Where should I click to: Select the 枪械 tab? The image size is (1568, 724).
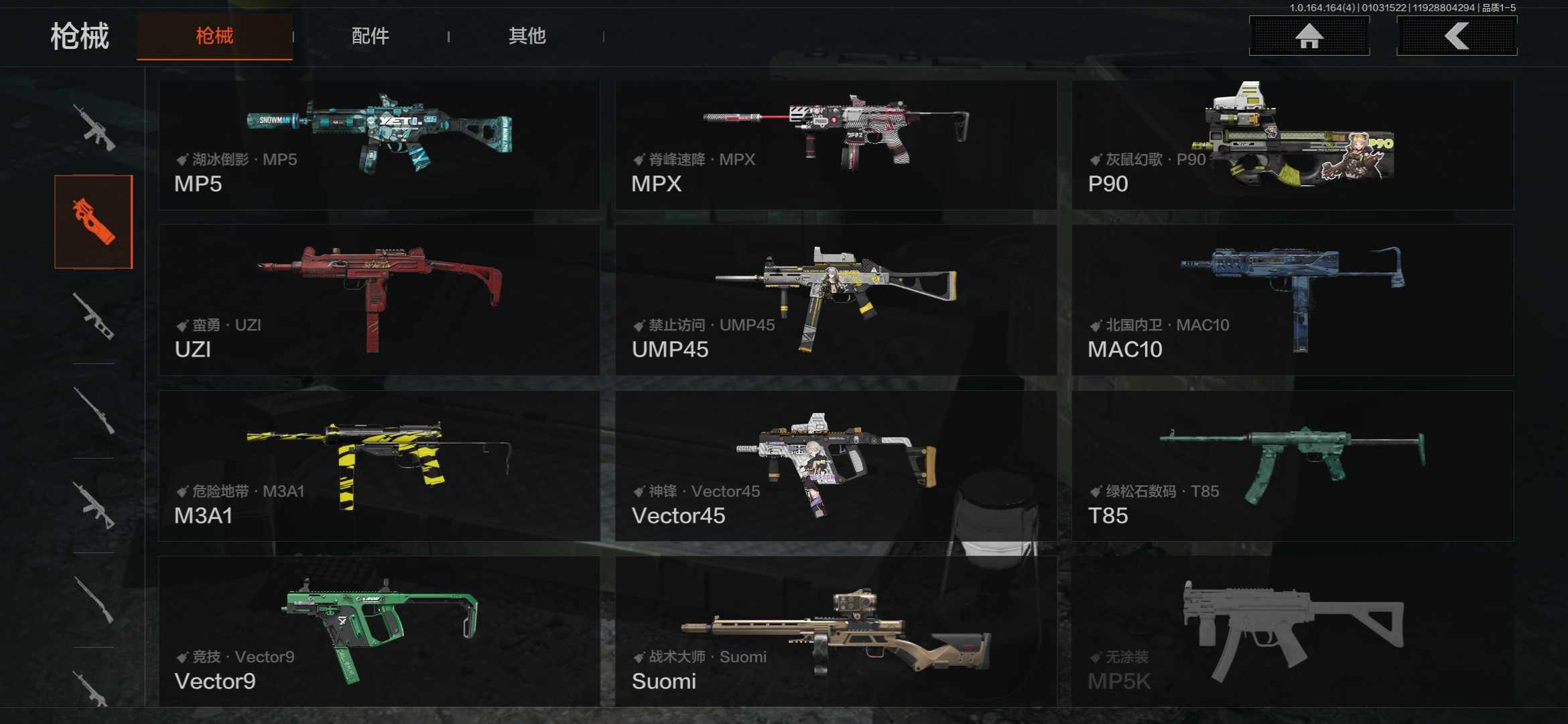tap(214, 36)
